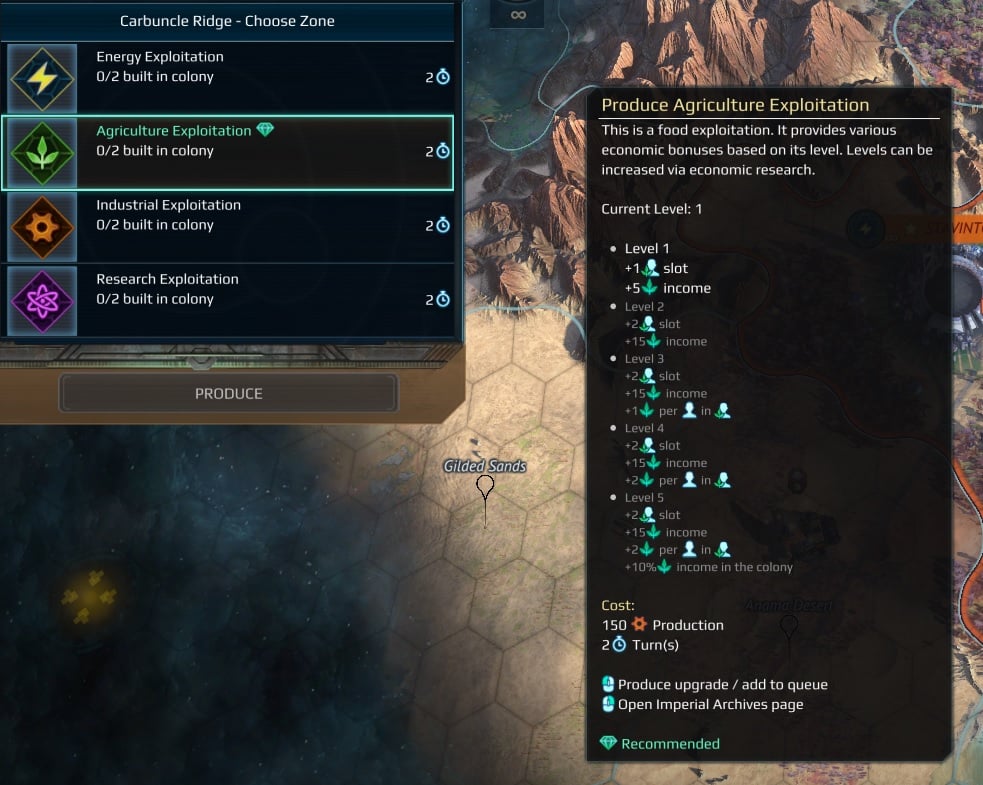Select the Energy Exploitation zone
The image size is (983, 785).
[228, 78]
